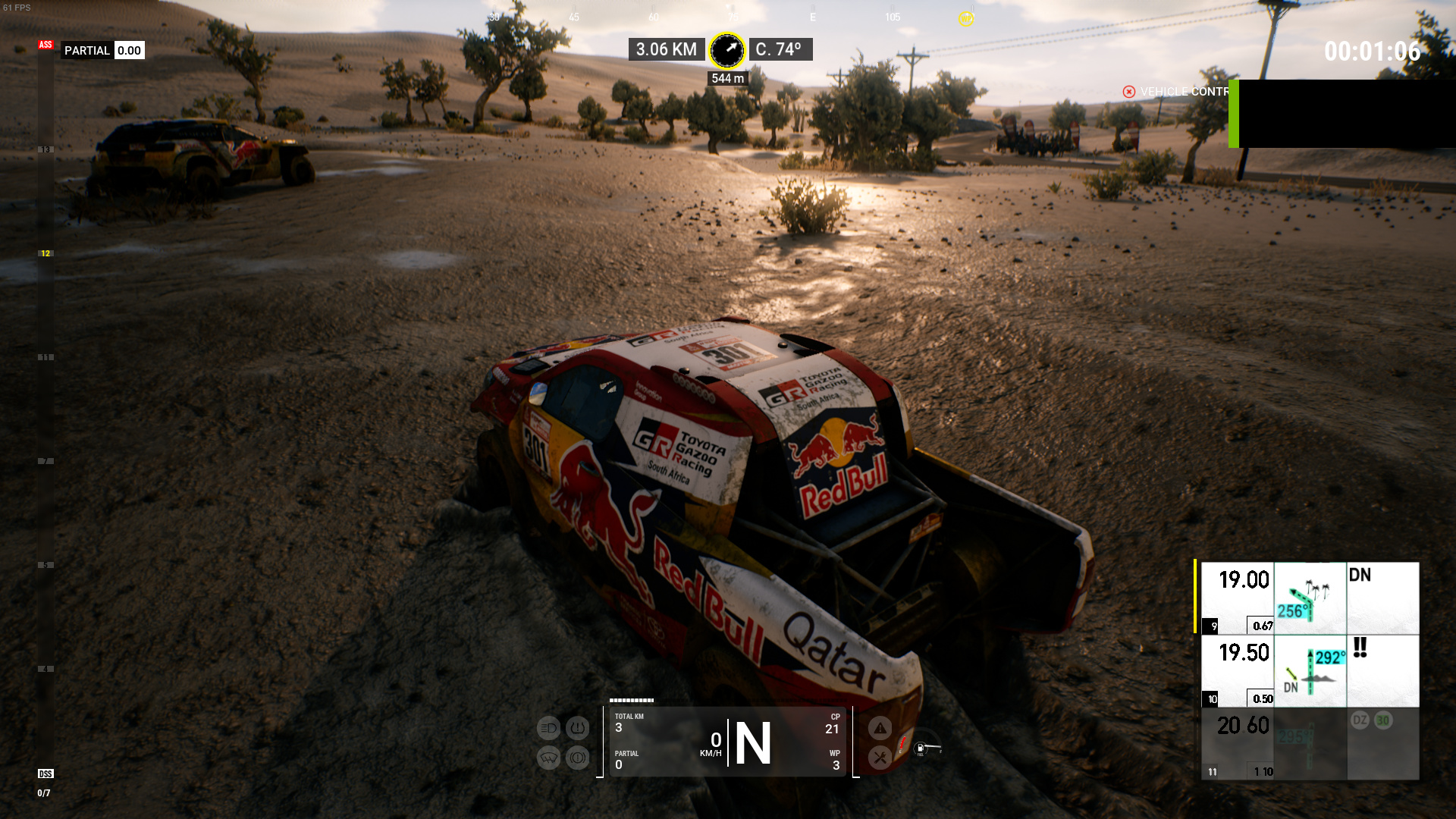
Task: Open roadbook note 9 with 256° heading
Action: [x=1310, y=598]
